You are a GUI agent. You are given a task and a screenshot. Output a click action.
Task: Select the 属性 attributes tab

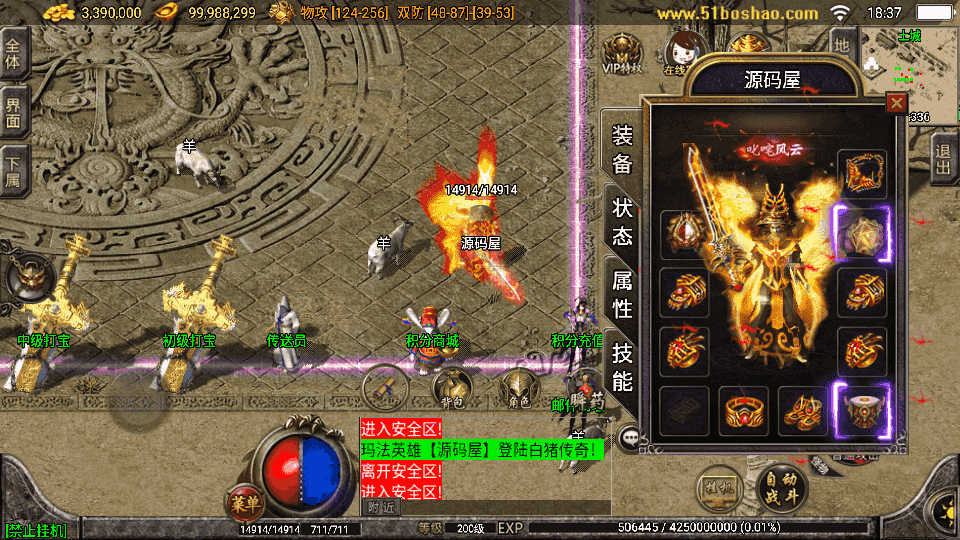622,294
